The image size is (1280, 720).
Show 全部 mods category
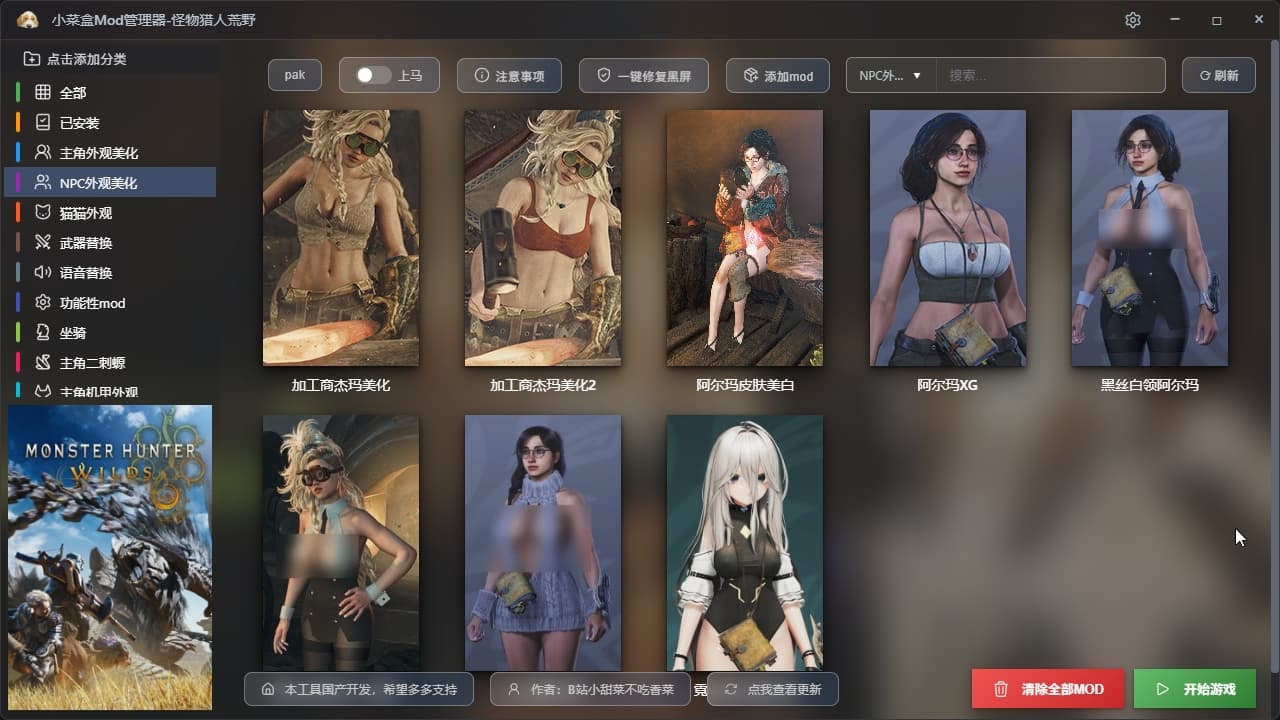73,93
